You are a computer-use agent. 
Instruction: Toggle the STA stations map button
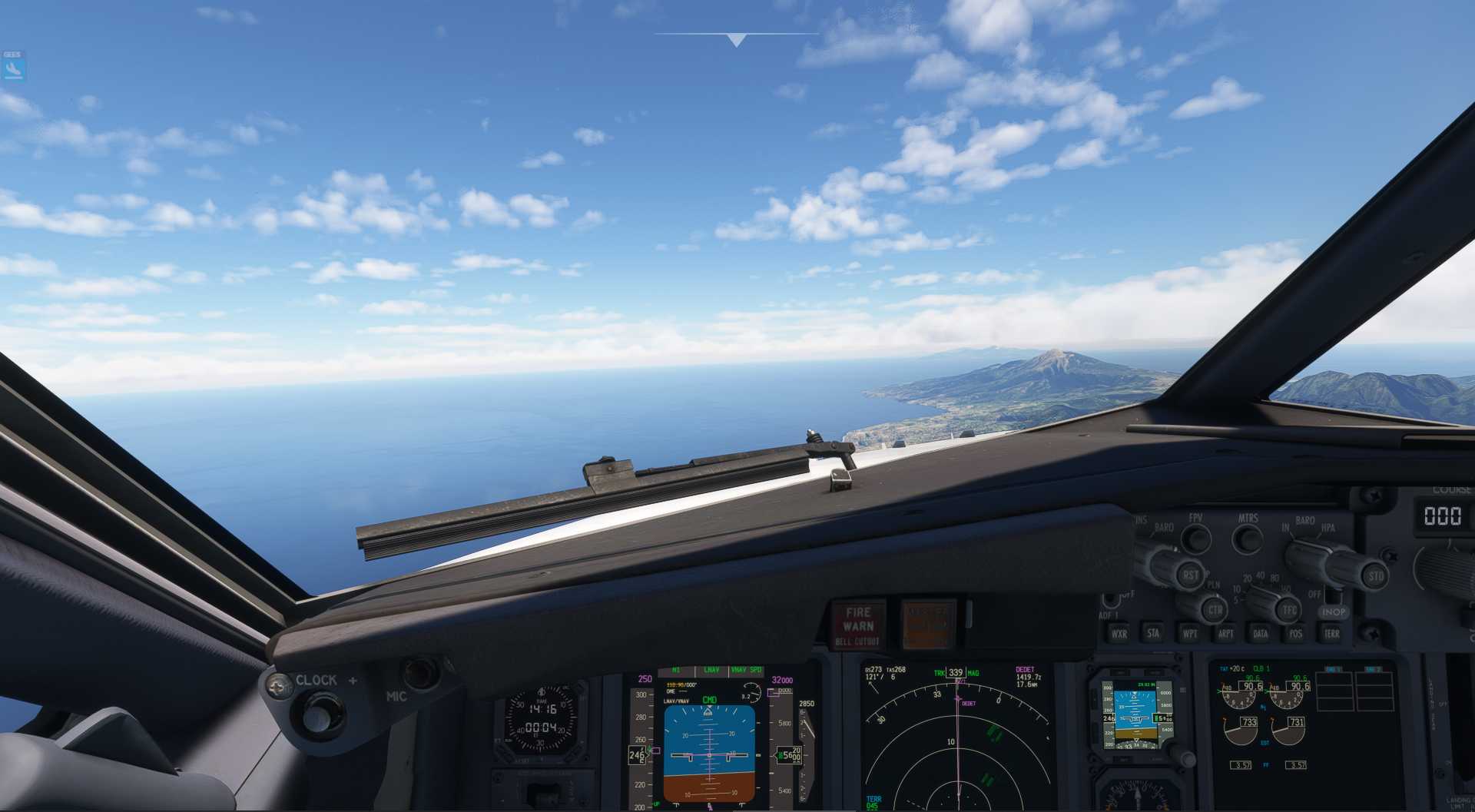tap(1153, 634)
